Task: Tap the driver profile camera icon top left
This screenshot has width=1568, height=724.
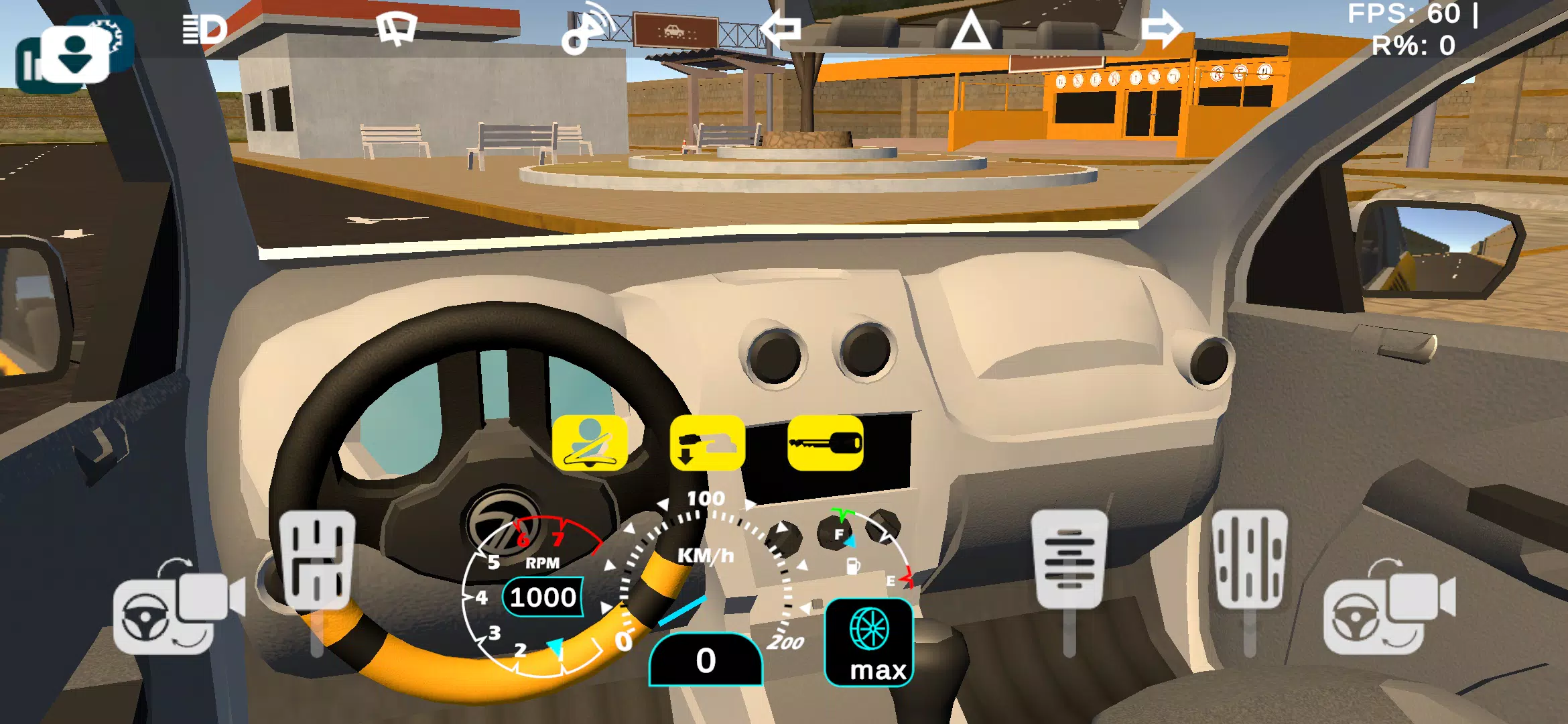Action: [x=74, y=54]
